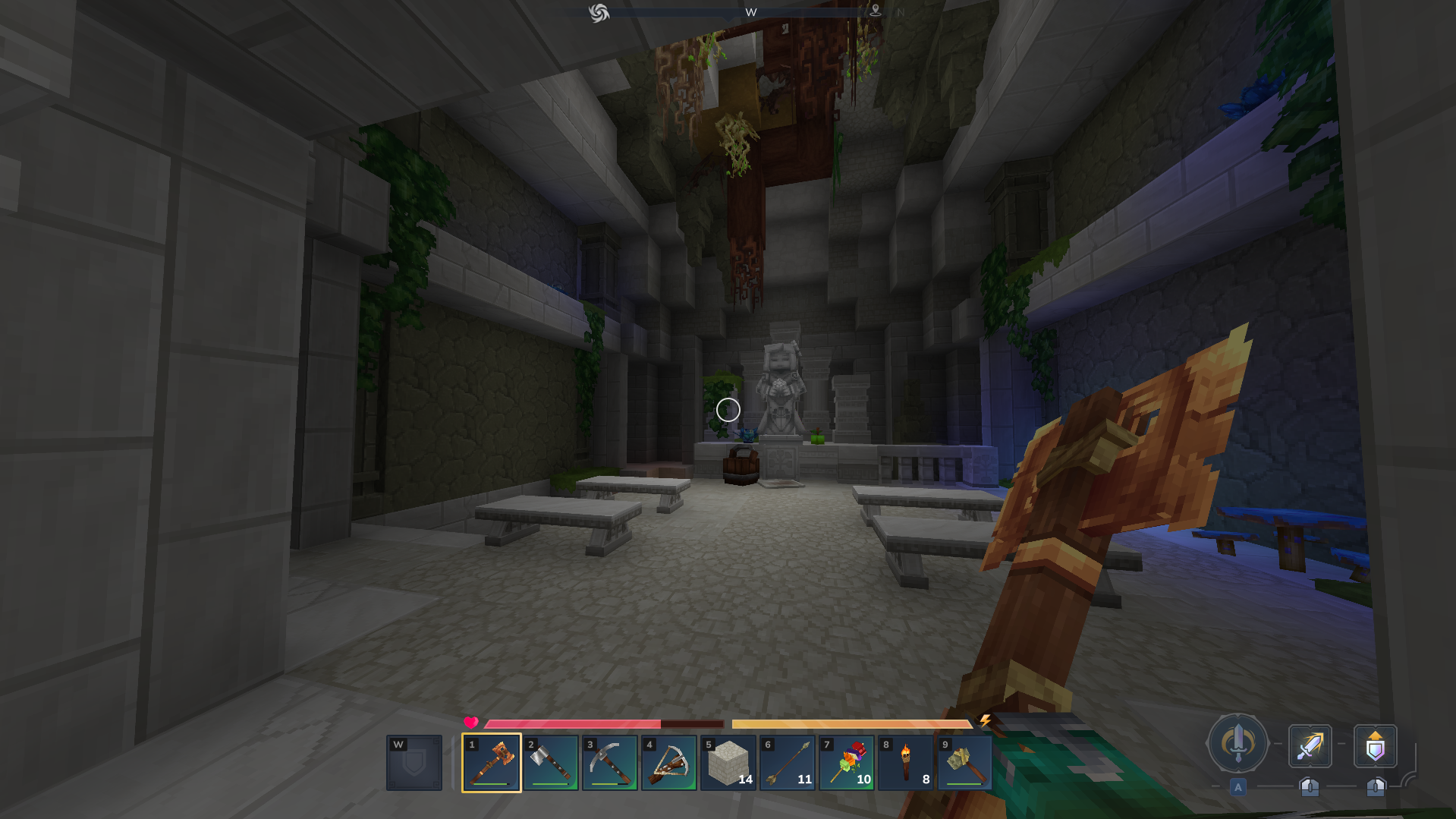The image size is (1456, 819).
Task: Choose the stone hammer in slot 9
Action: [x=964, y=763]
